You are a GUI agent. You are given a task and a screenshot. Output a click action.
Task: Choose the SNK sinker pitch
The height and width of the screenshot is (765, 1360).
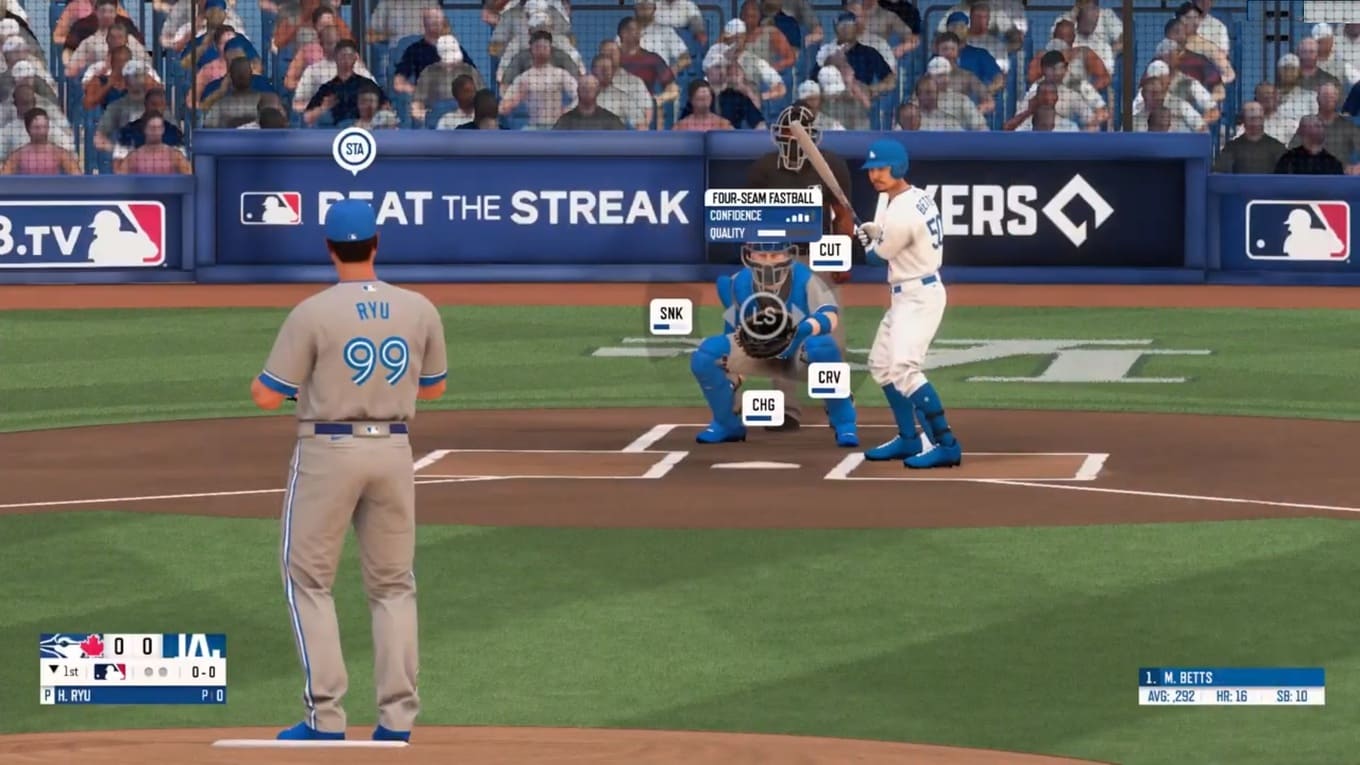(x=671, y=316)
